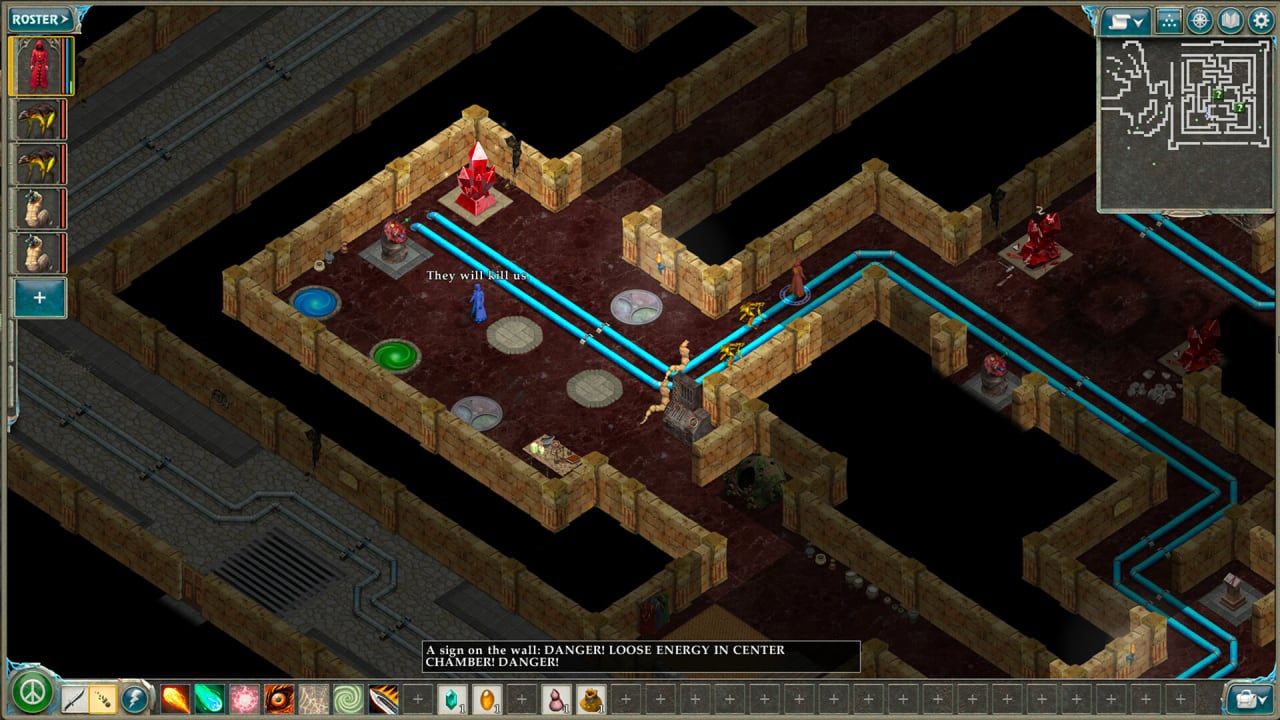1280x720 pixels.
Task: Use the flaming blade ability
Action: tap(383, 698)
